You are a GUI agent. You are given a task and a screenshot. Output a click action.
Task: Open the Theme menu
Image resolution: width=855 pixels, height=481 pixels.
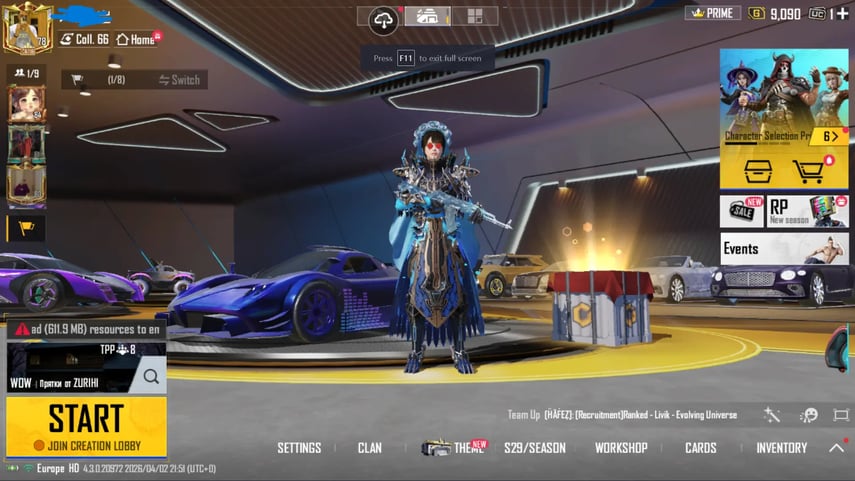click(456, 448)
